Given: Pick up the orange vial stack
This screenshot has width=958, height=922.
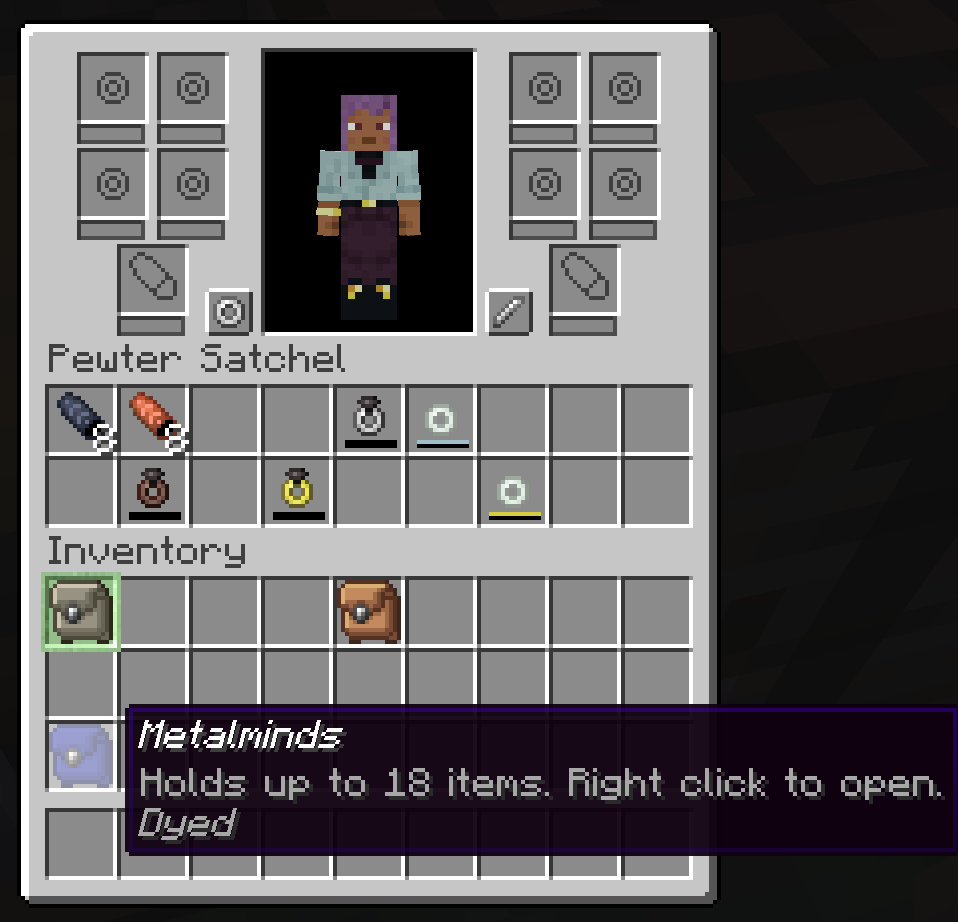Looking at the screenshot, I should 153,420.
